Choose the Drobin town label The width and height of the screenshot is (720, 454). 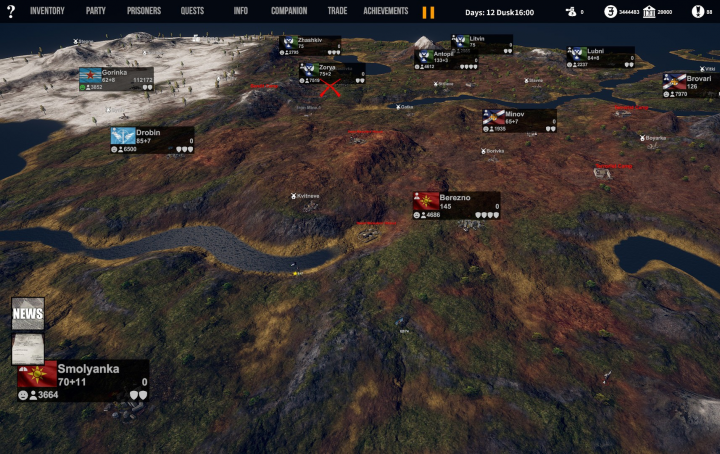click(148, 133)
